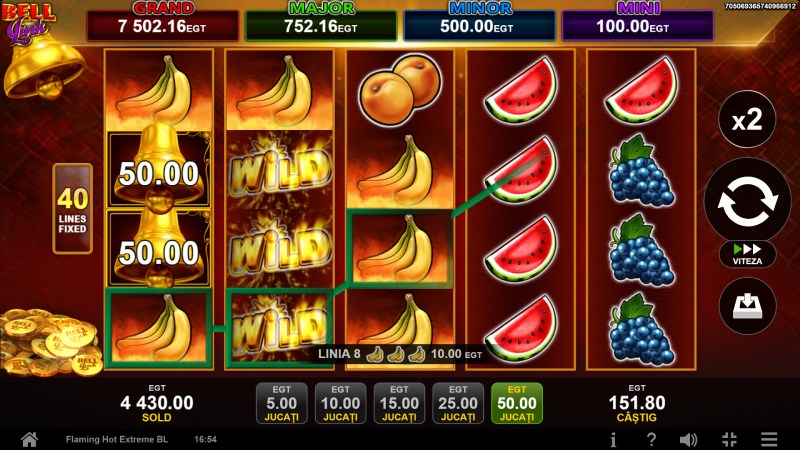Open the hamburger menu
The width and height of the screenshot is (800, 450).
pyautogui.click(x=768, y=439)
